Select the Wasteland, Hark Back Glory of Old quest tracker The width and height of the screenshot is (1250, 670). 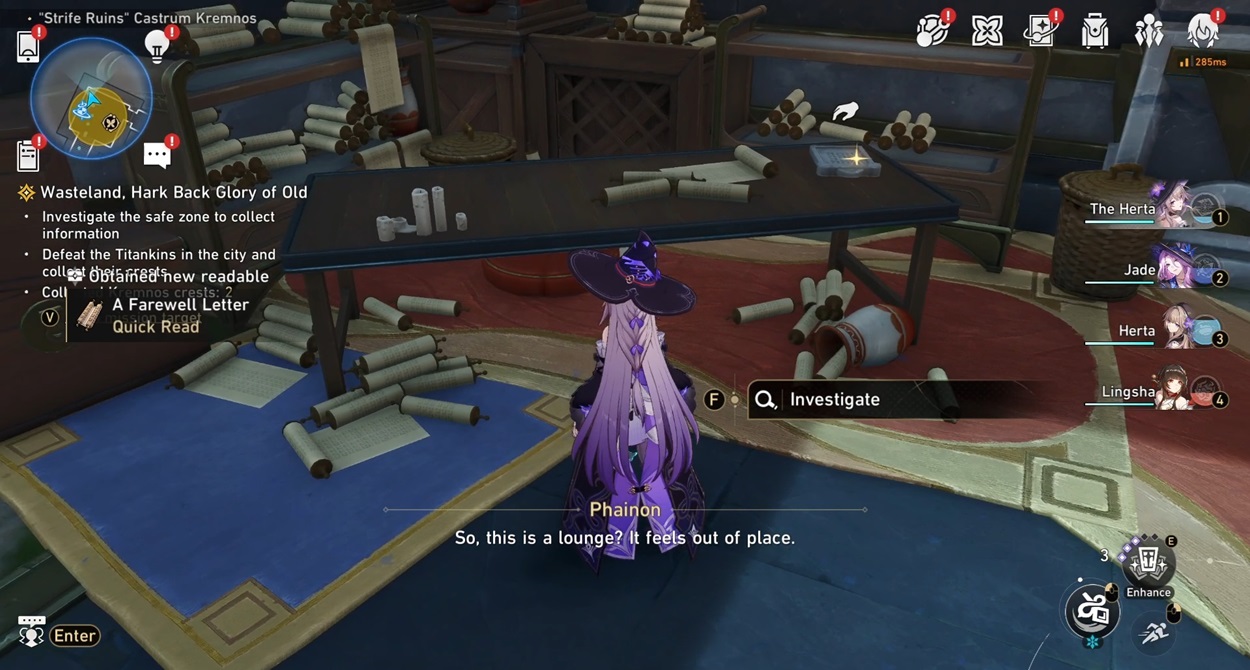[x=173, y=192]
